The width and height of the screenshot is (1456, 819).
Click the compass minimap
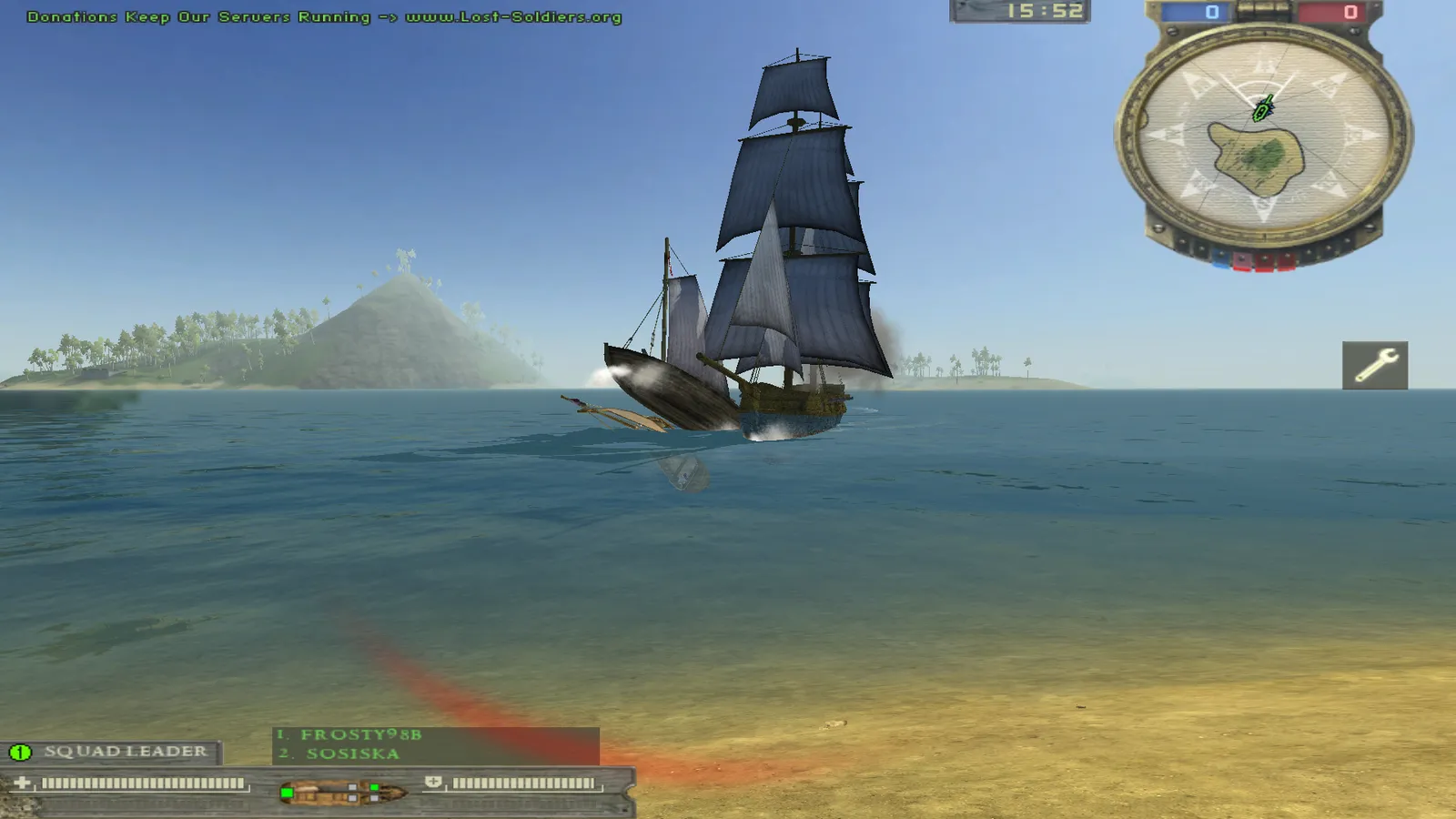[x=1263, y=136]
